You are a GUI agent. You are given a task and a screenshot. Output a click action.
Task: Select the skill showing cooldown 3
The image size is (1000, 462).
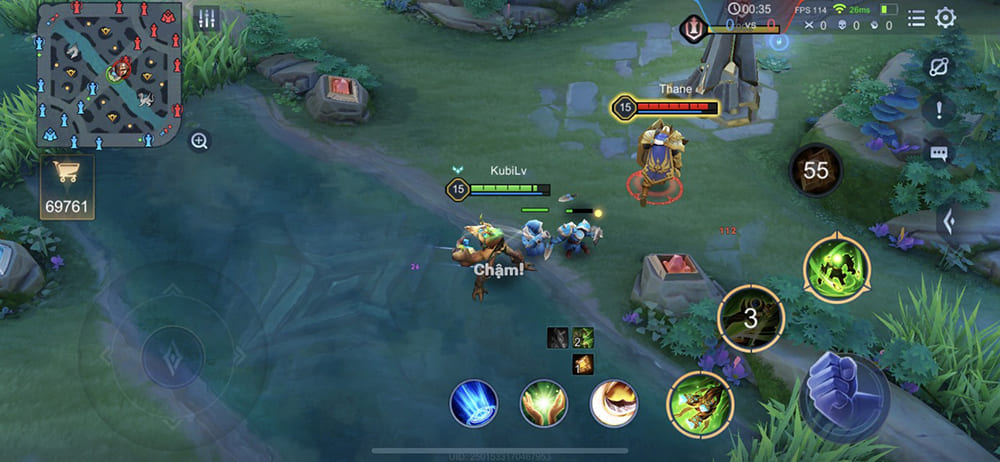751,319
